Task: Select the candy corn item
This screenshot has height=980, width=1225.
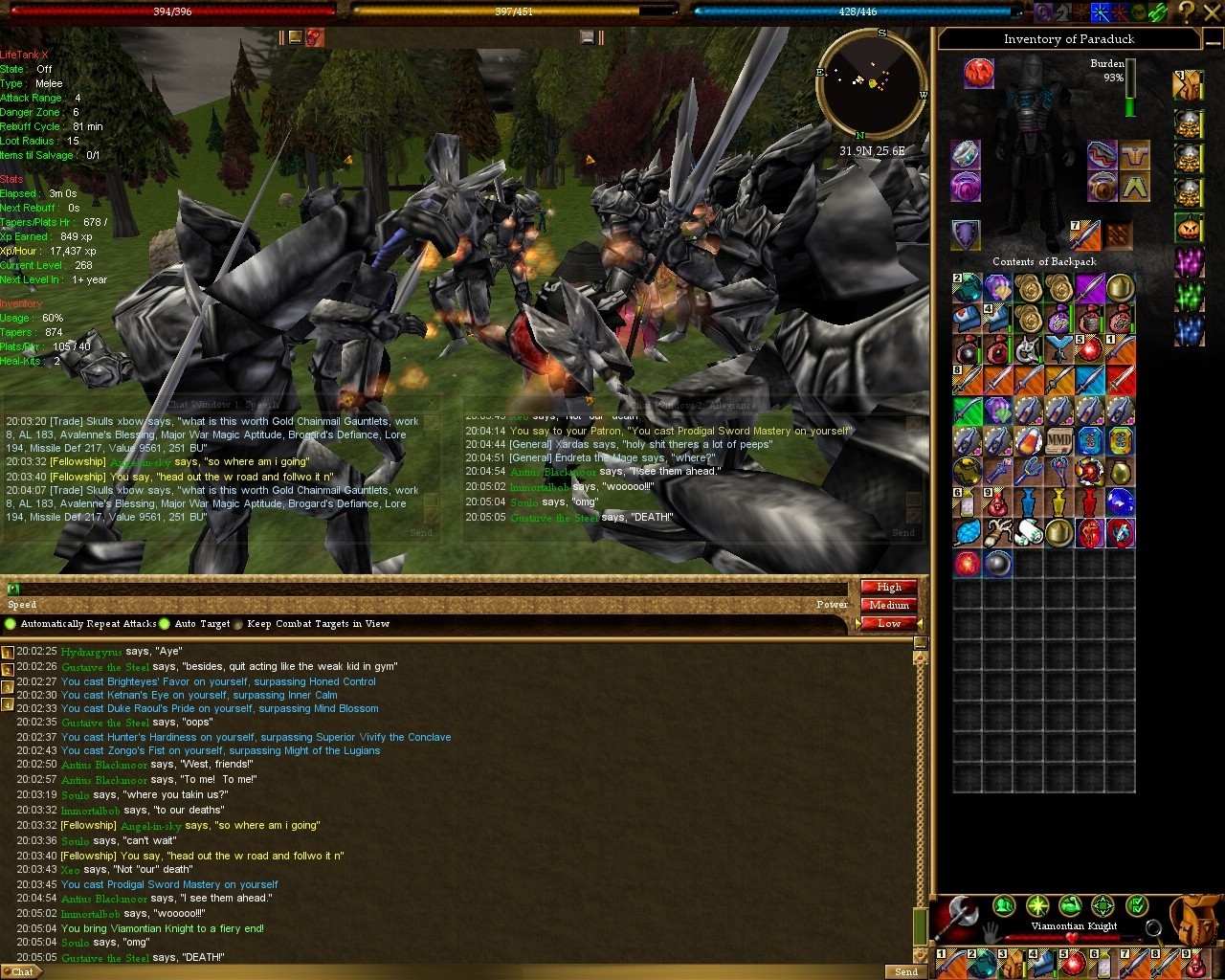Action: click(1027, 441)
